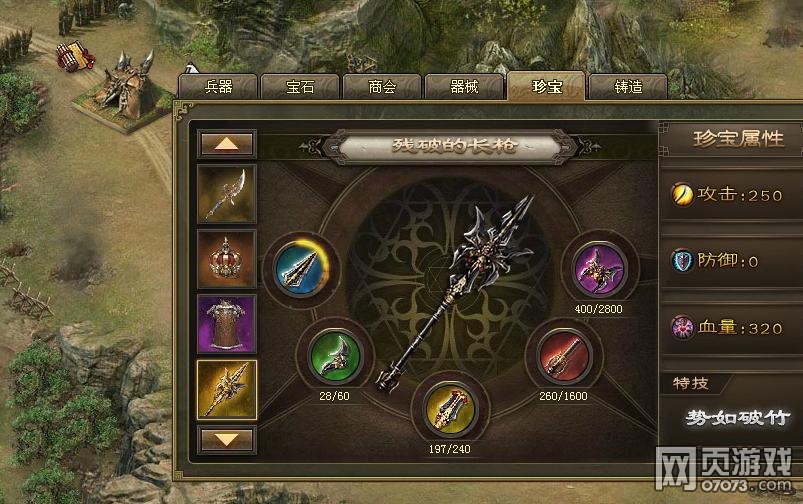Pick the highlighted golden spear treasure
The height and width of the screenshot is (504, 803).
point(227,389)
